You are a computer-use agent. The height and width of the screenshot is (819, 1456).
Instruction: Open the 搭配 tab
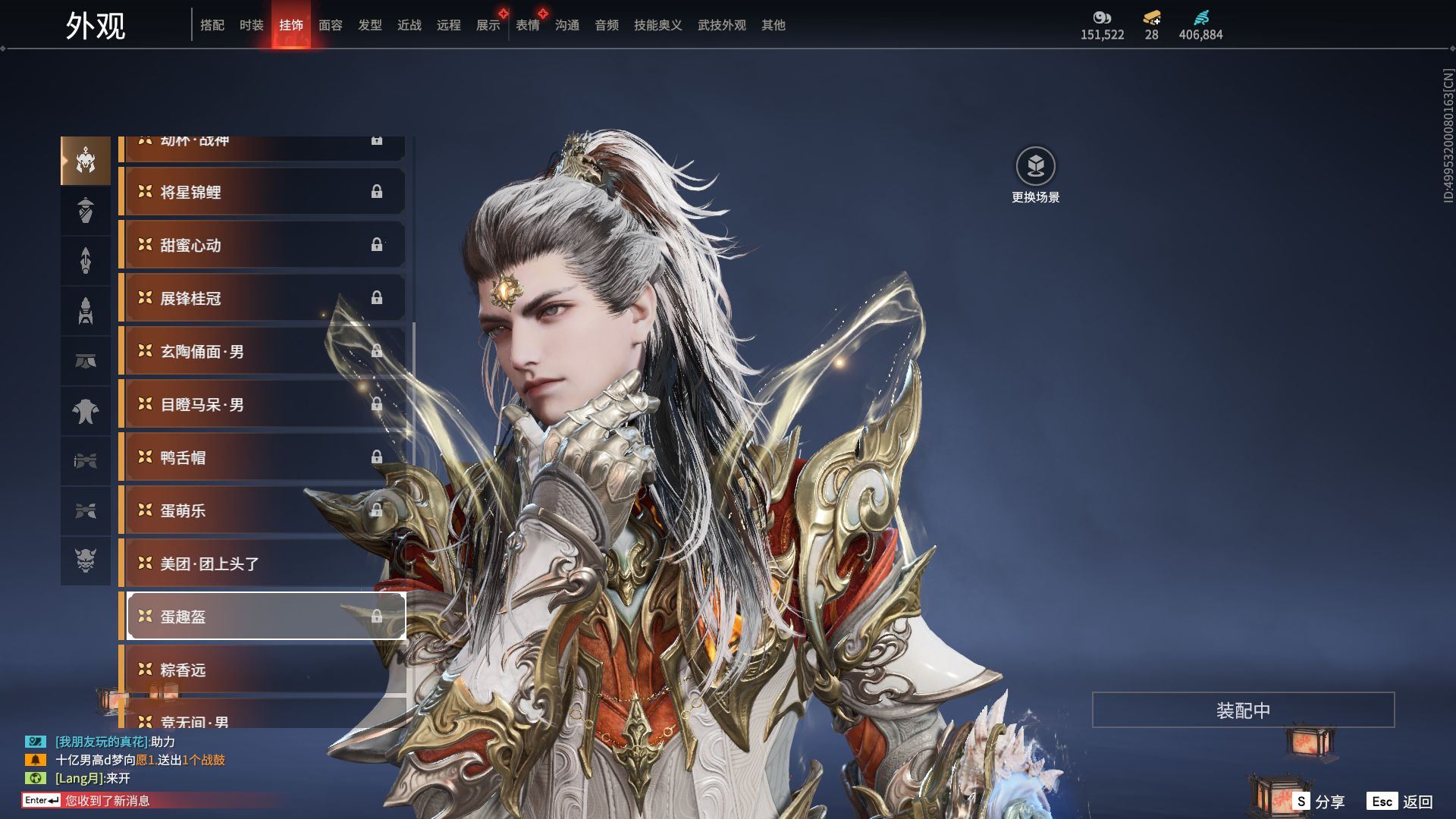pyautogui.click(x=212, y=25)
